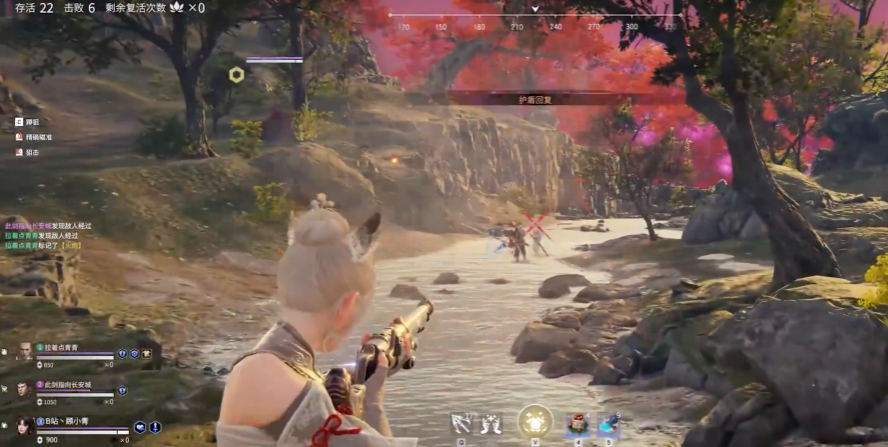Activate the arrow skill icon
The height and width of the screenshot is (447, 888).
coord(461,423)
